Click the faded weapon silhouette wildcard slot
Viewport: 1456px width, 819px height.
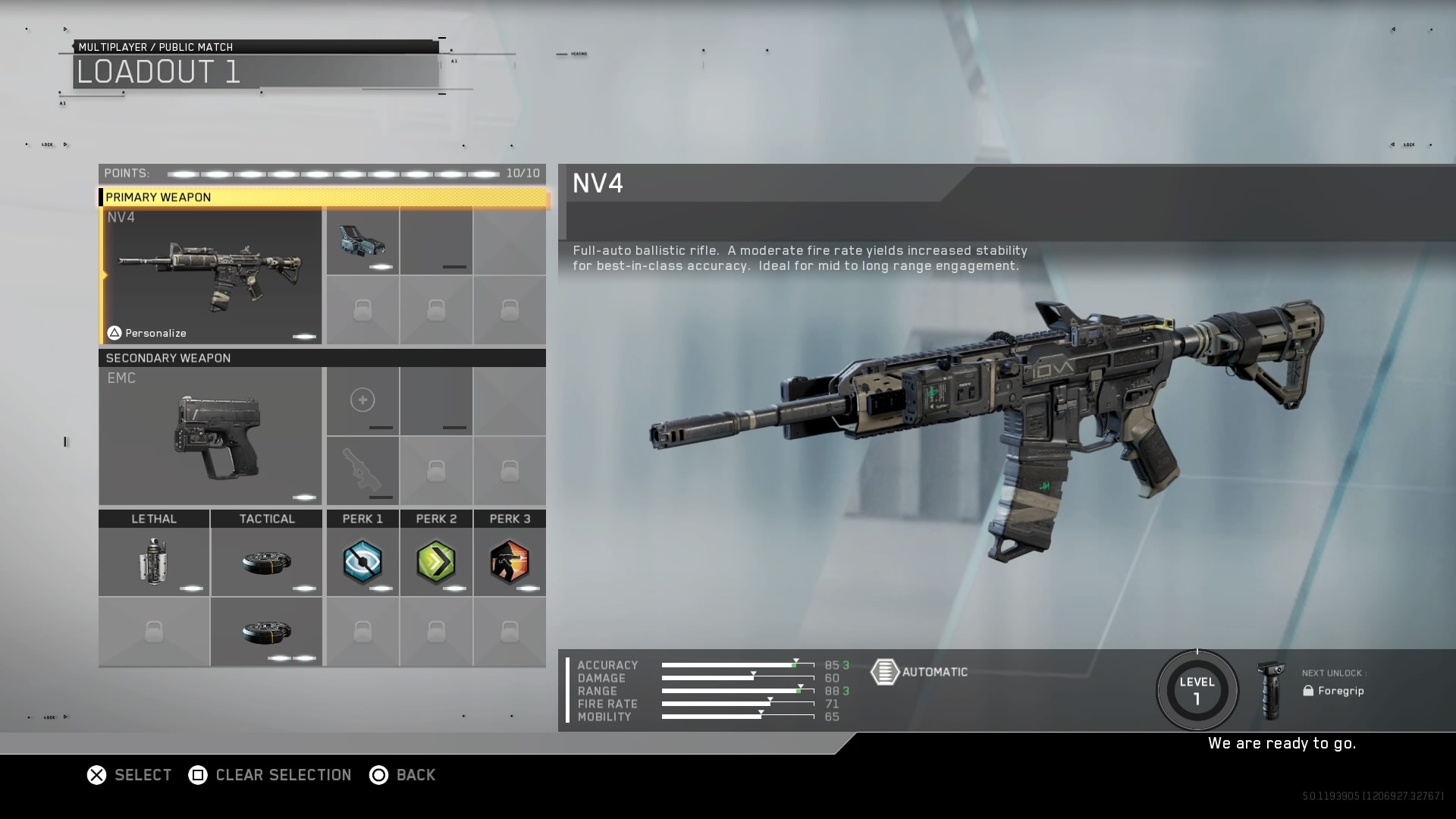[362, 470]
